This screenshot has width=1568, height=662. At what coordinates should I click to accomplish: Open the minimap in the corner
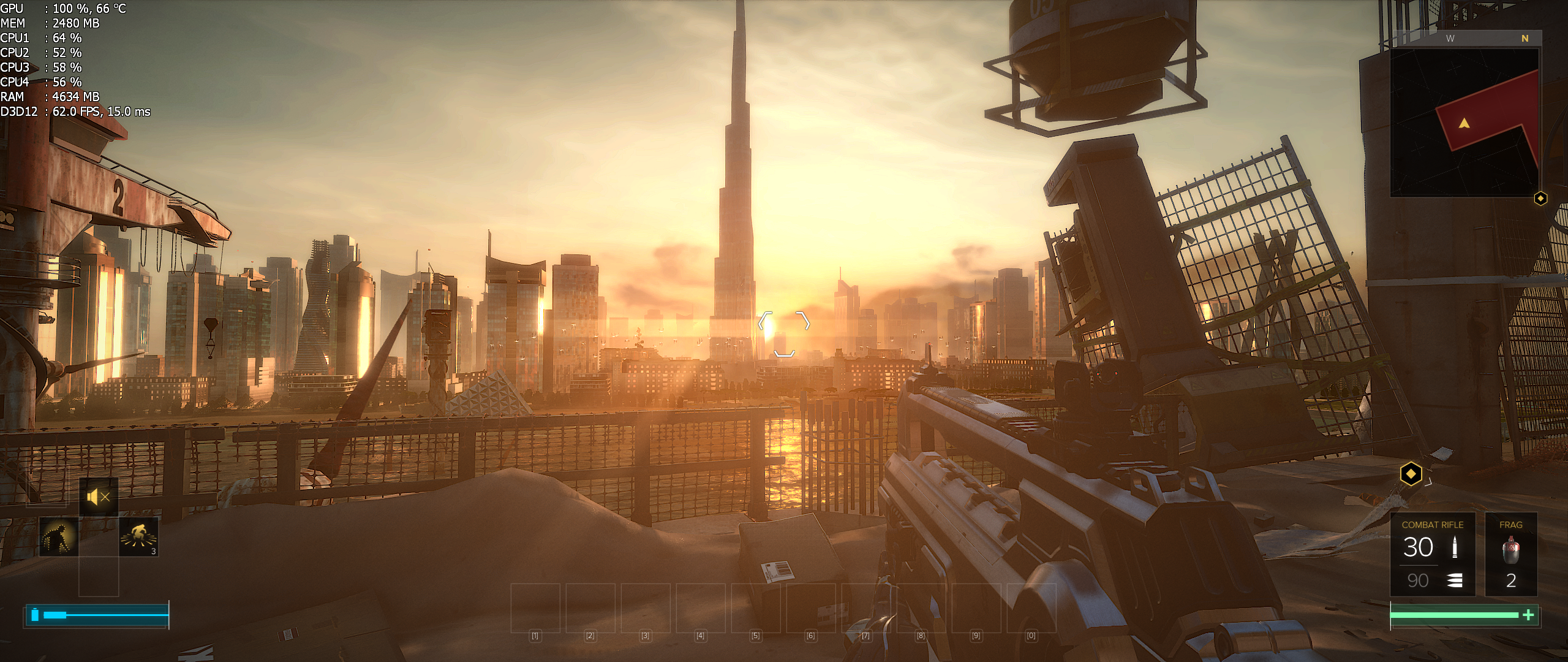click(x=1464, y=123)
